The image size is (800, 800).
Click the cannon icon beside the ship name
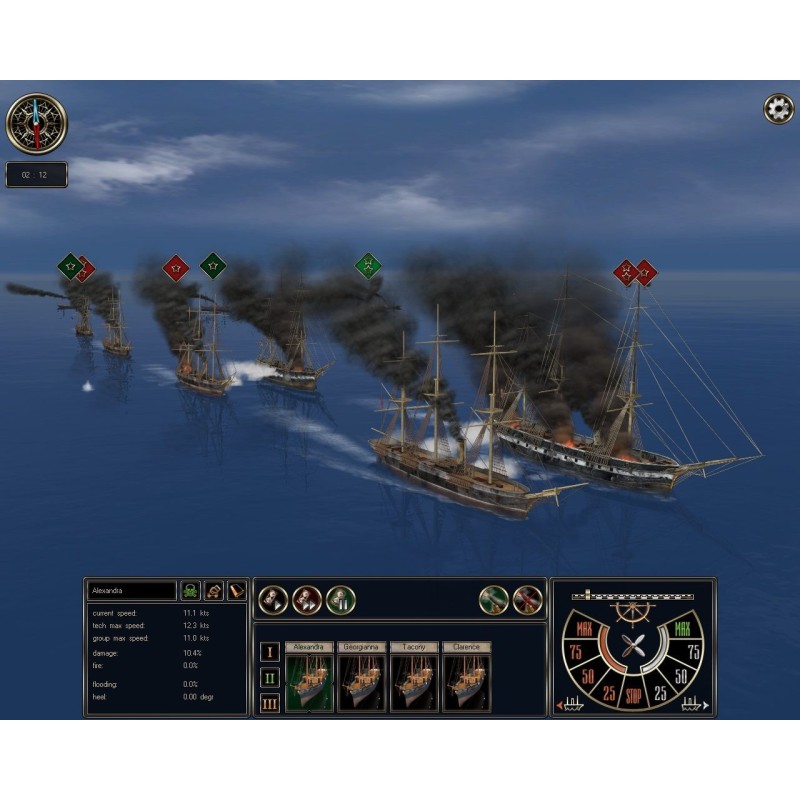(x=214, y=591)
